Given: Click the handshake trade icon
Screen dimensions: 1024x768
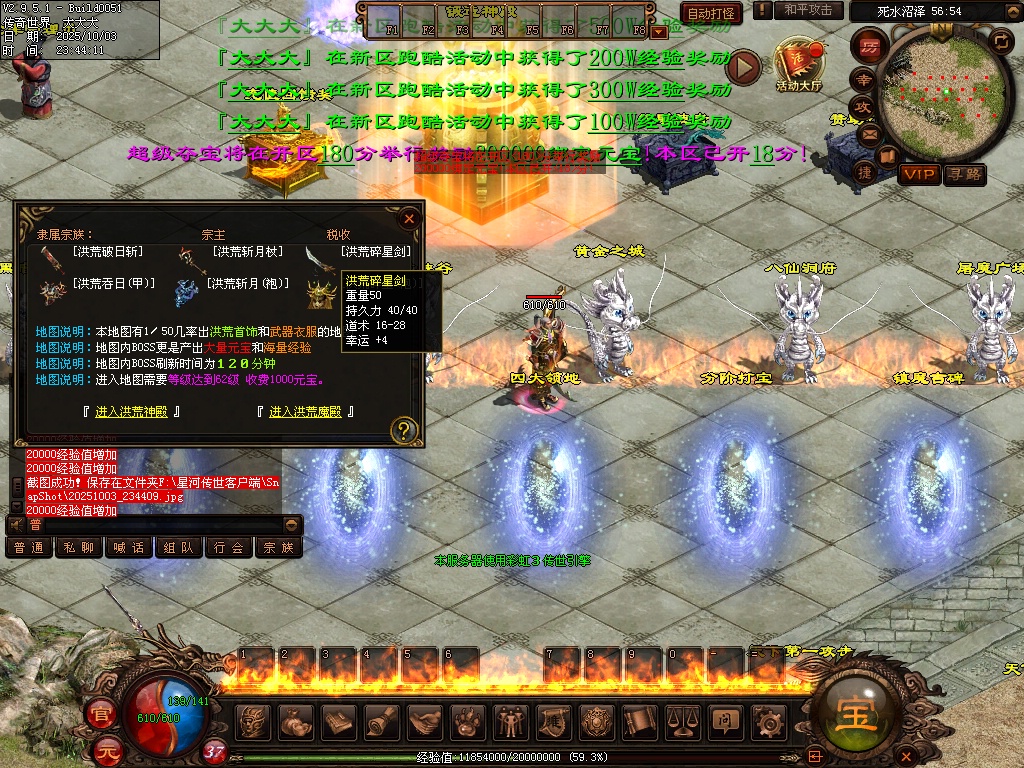Looking at the screenshot, I should pos(426,721).
